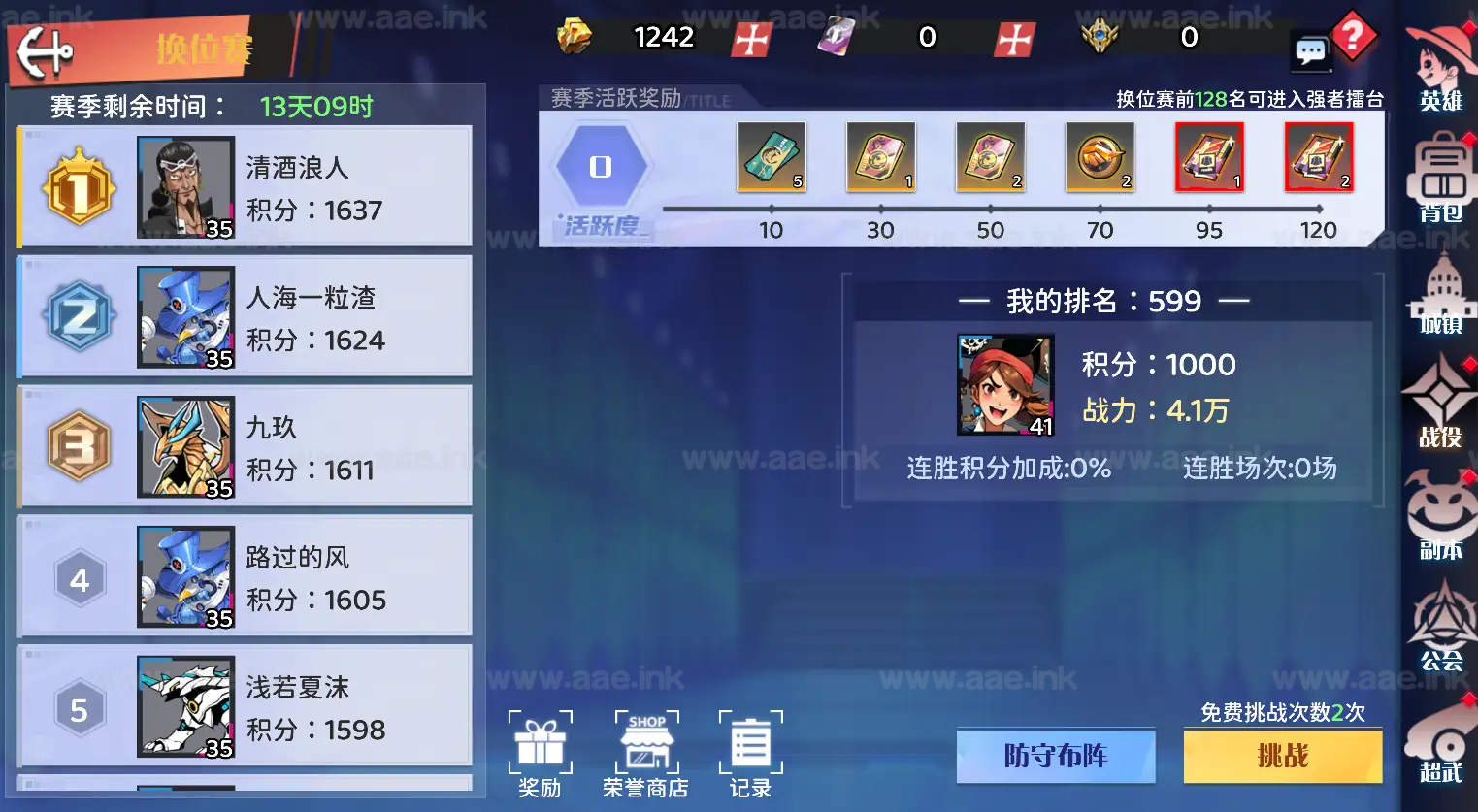The height and width of the screenshot is (812, 1478).
Task: Click rank 1 player 清酒浪人 avatar
Action: (x=184, y=186)
